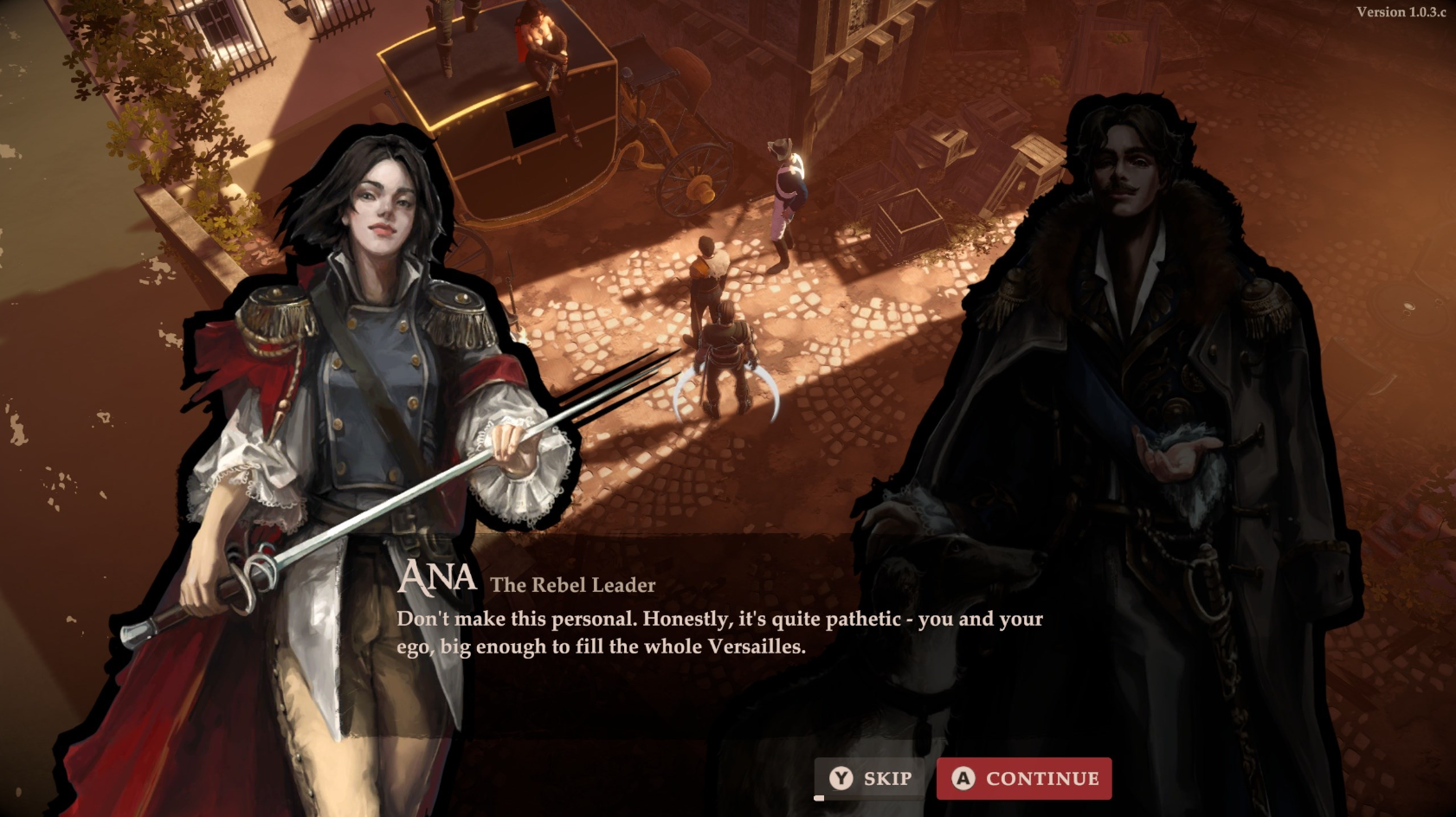Continue to the next dialogue line
Screen dimensions: 1456x817
point(1024,778)
